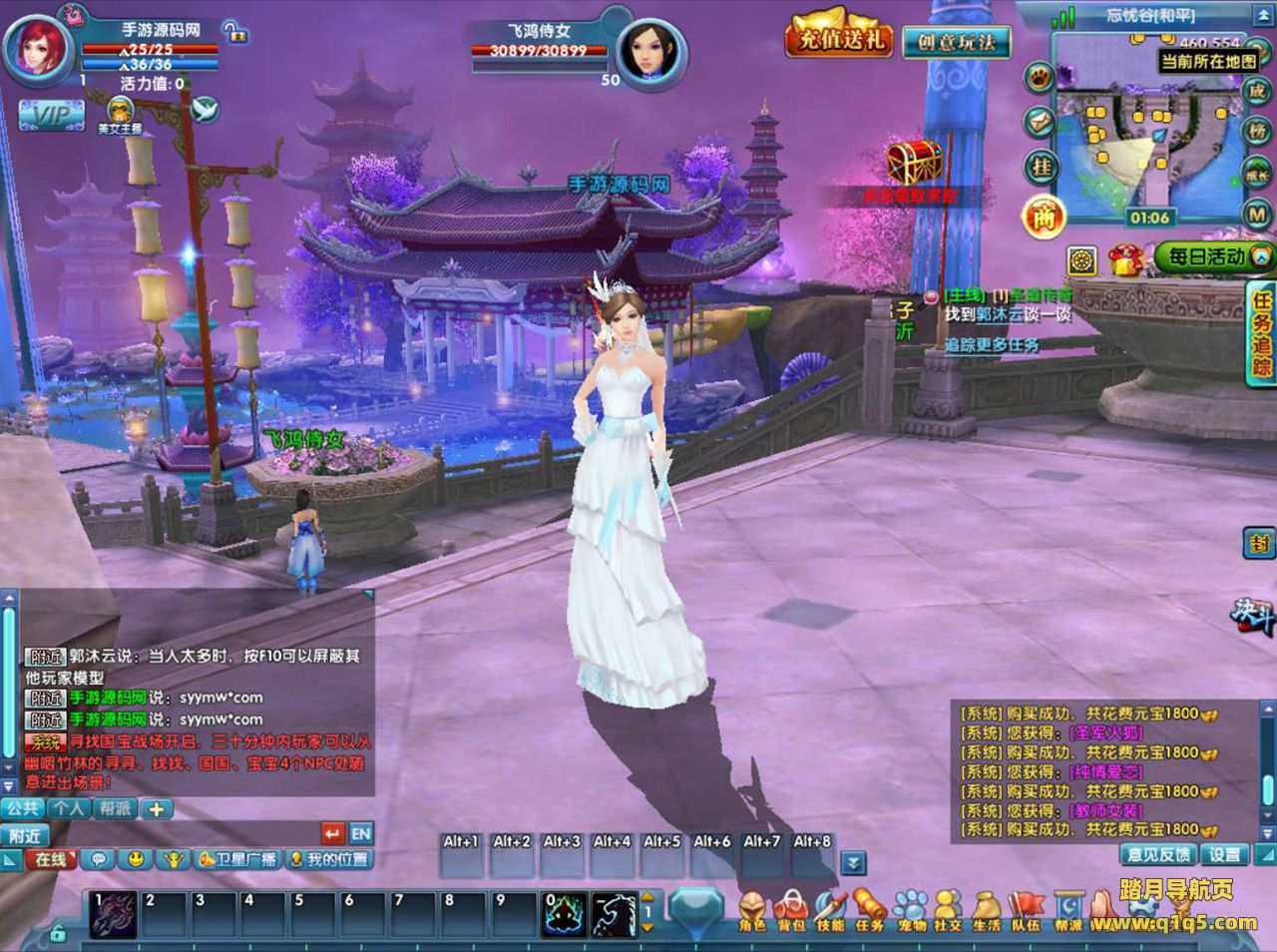
Task: Open the 意见反馈 feedback button
Action: (x=1158, y=854)
